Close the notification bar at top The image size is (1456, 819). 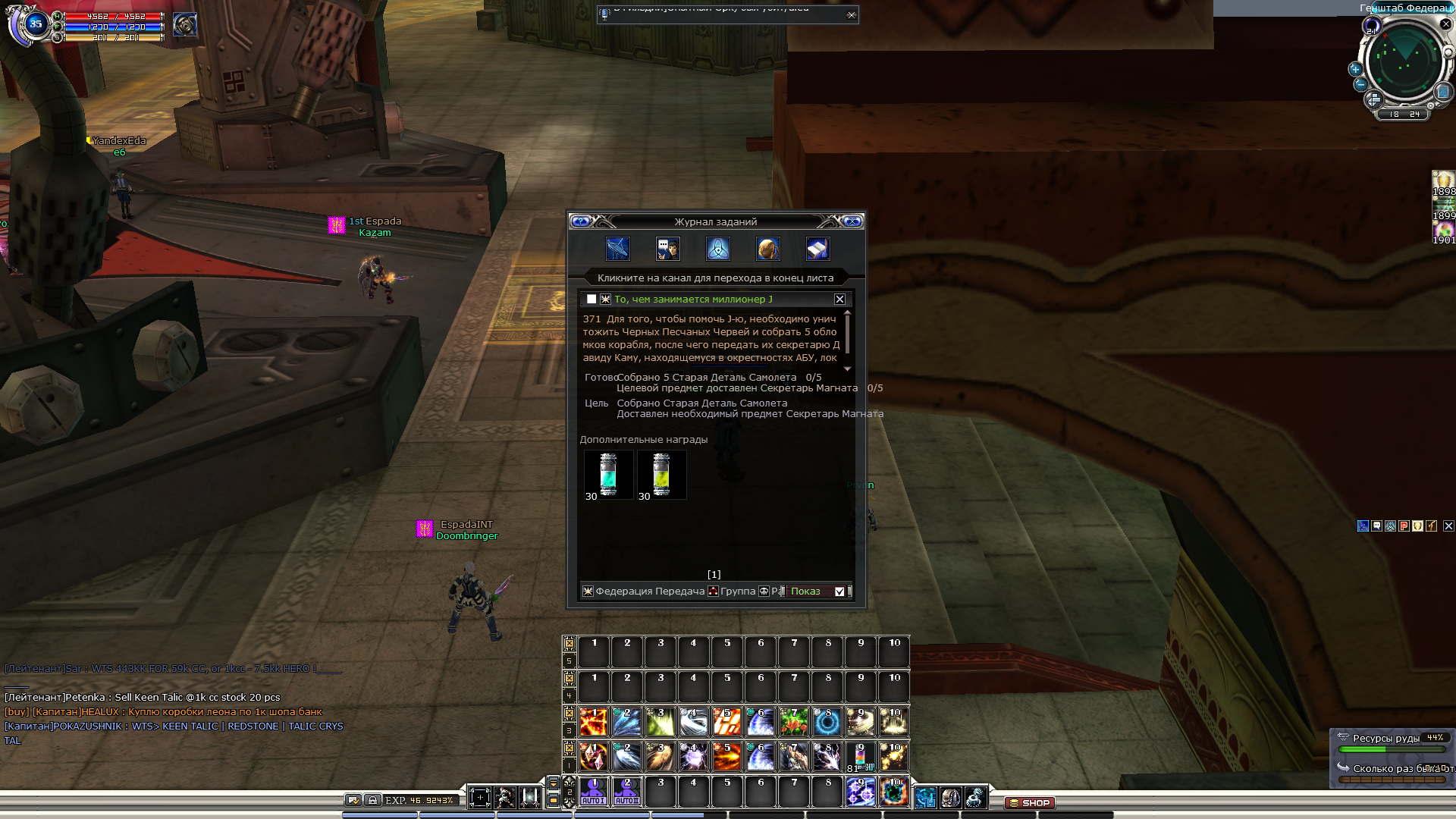coord(852,14)
